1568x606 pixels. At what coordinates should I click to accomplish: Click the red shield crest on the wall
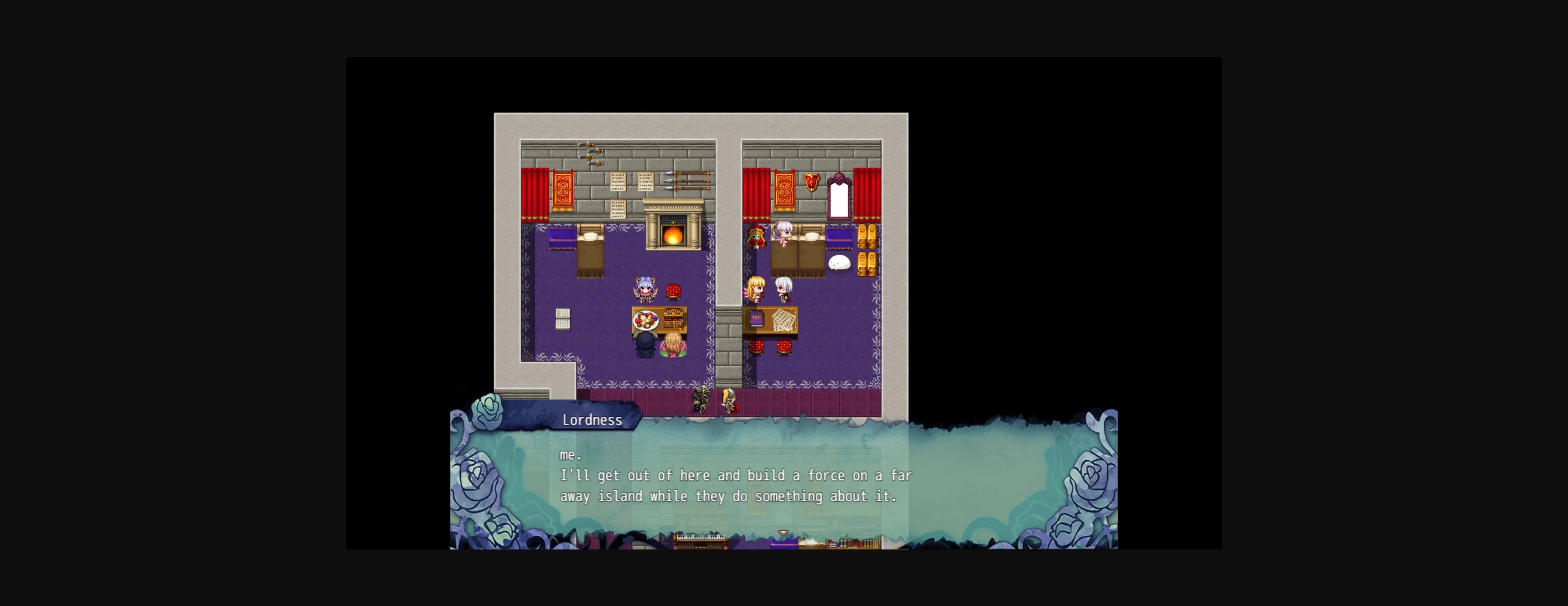click(811, 183)
